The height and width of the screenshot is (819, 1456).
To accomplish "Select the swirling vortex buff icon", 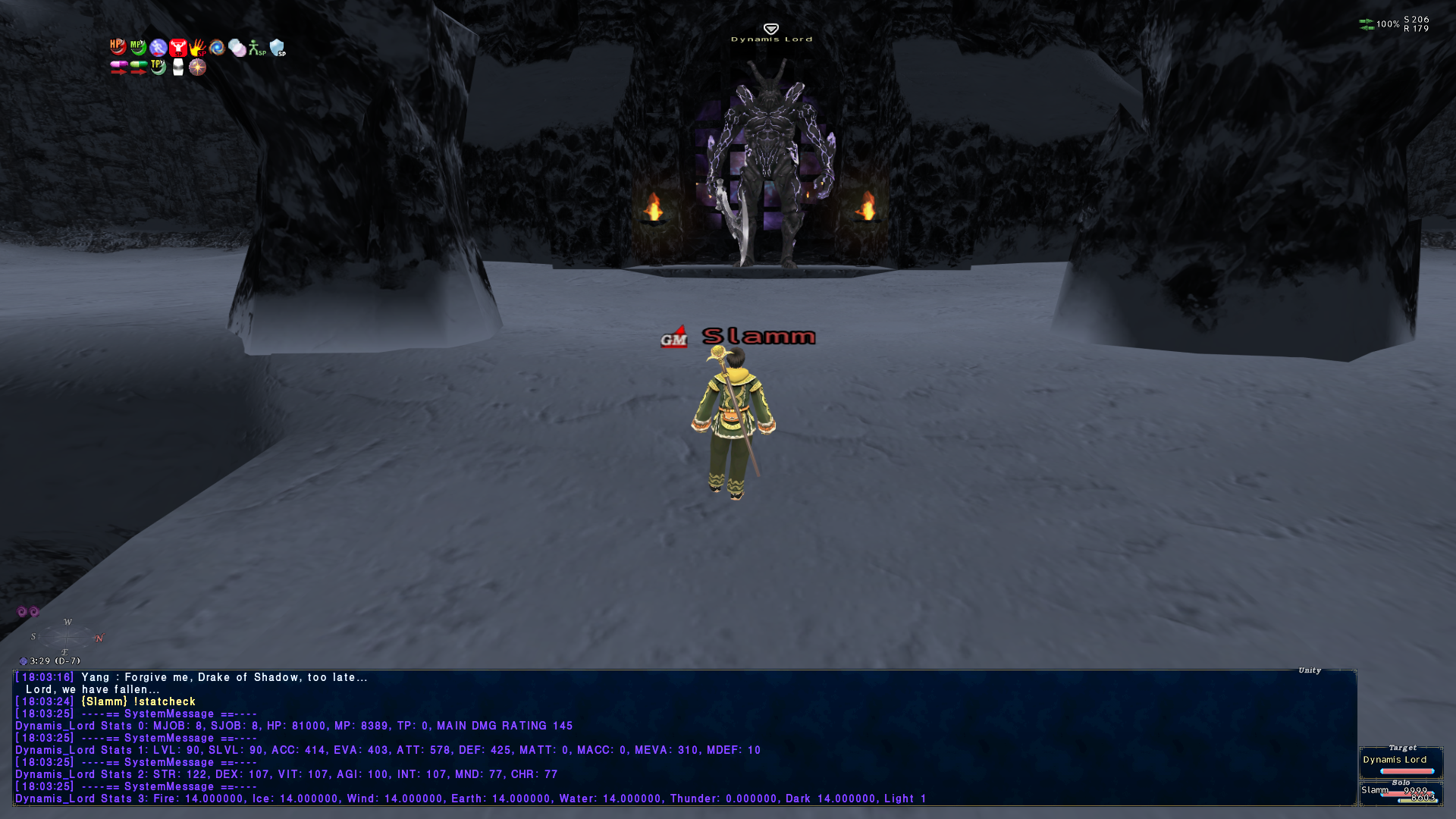I will [218, 47].
